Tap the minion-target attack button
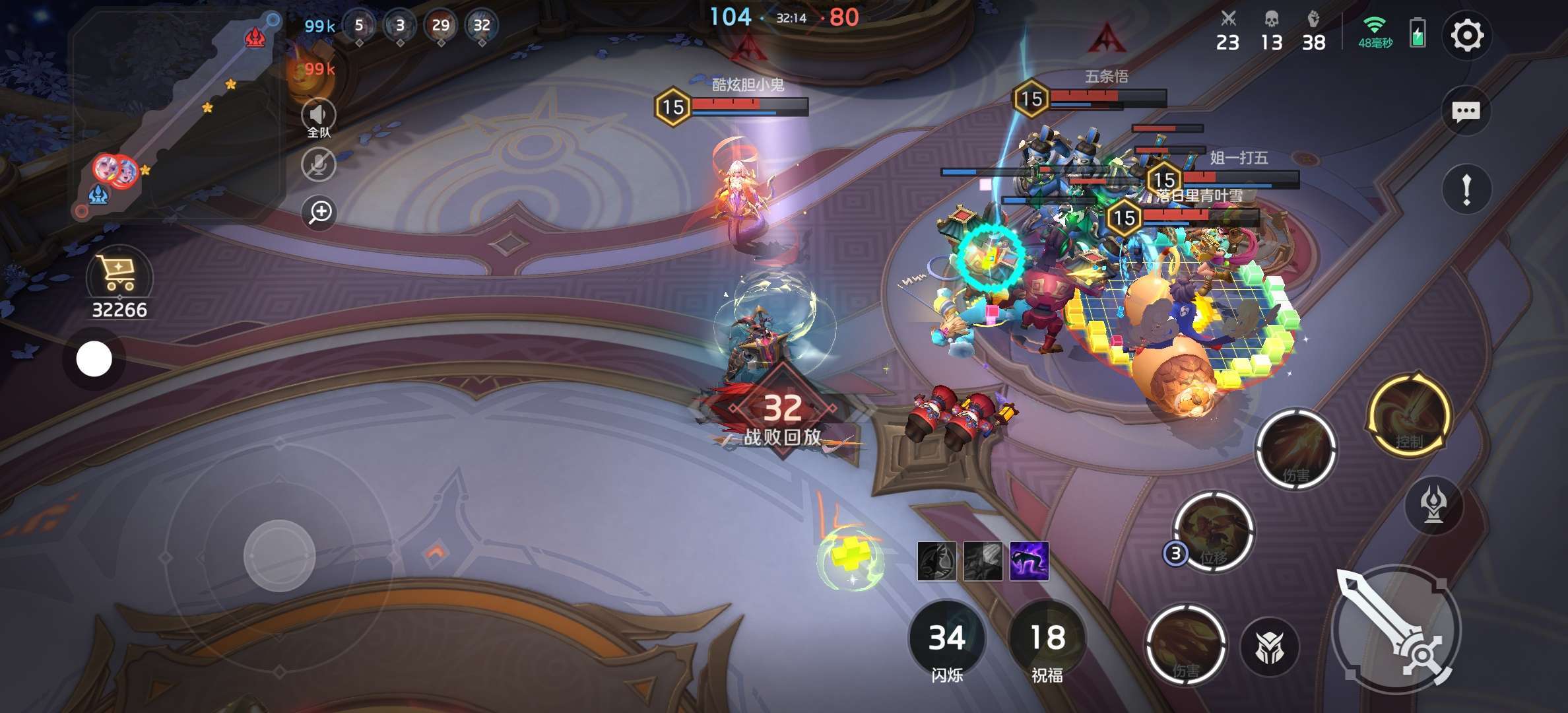Image resolution: width=1568 pixels, height=713 pixels. (1269, 647)
